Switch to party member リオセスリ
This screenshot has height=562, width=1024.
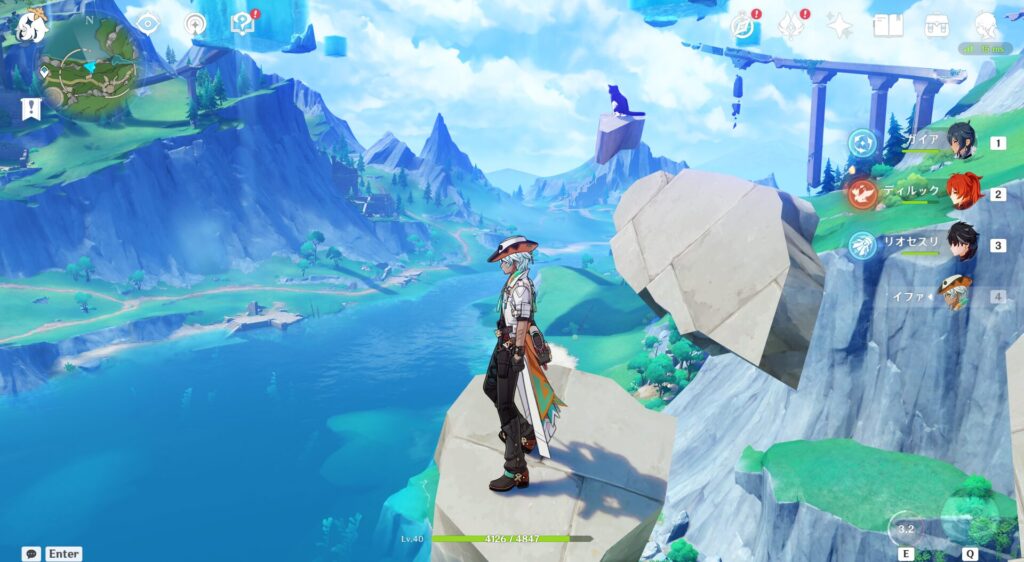961,244
